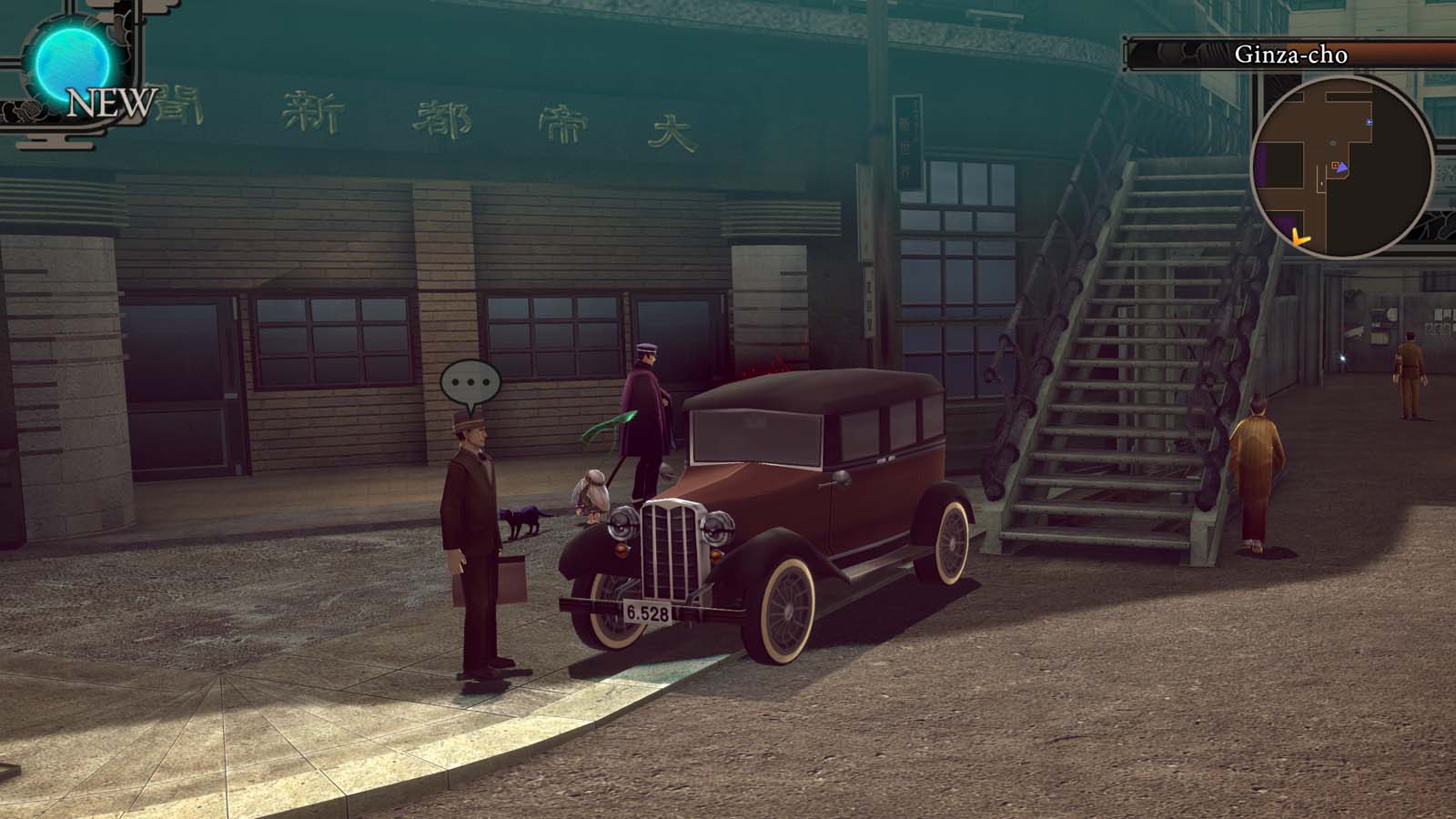
Task: Select the orange objective marker on the minimap
Action: pos(1335,166)
